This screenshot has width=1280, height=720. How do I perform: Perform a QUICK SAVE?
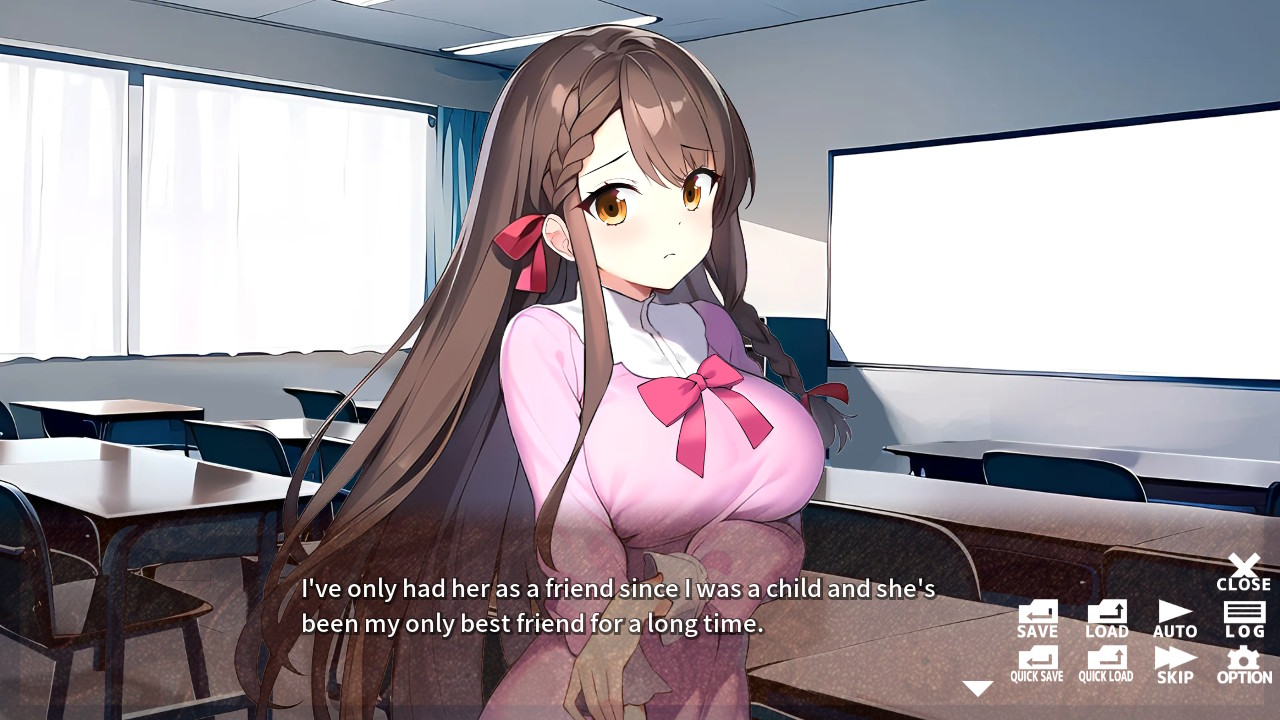click(x=1037, y=665)
